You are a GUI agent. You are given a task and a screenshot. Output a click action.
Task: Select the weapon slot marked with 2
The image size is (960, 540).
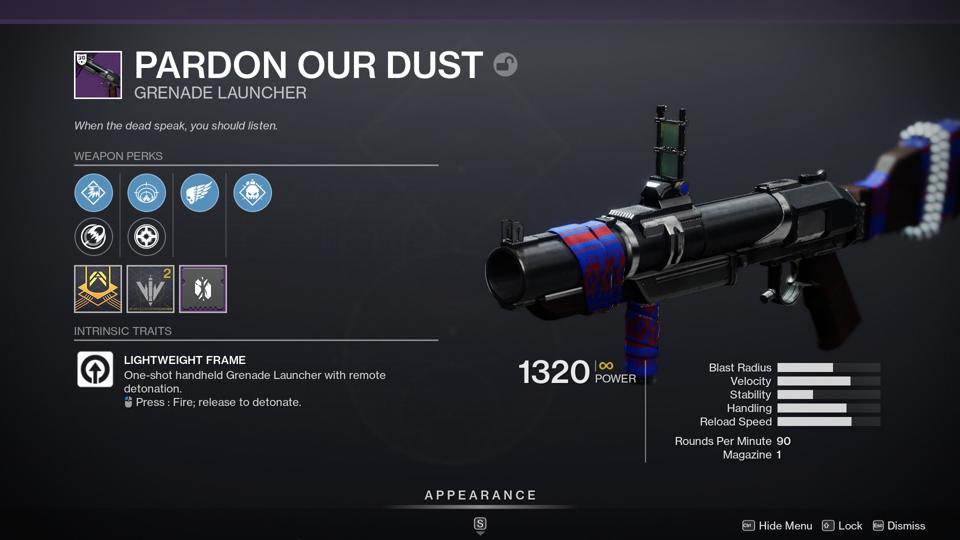[150, 289]
